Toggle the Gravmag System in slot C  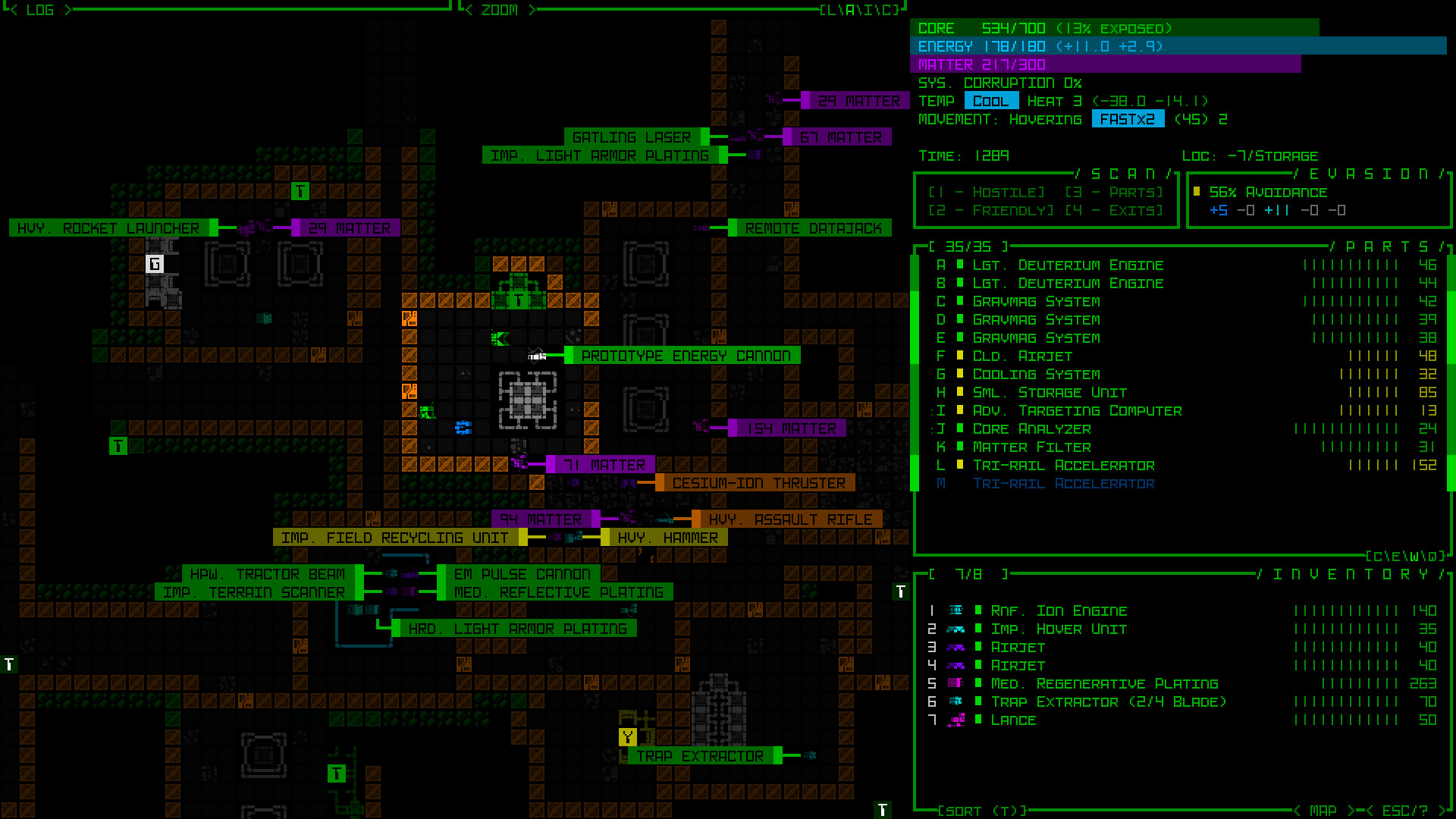[x=959, y=301]
